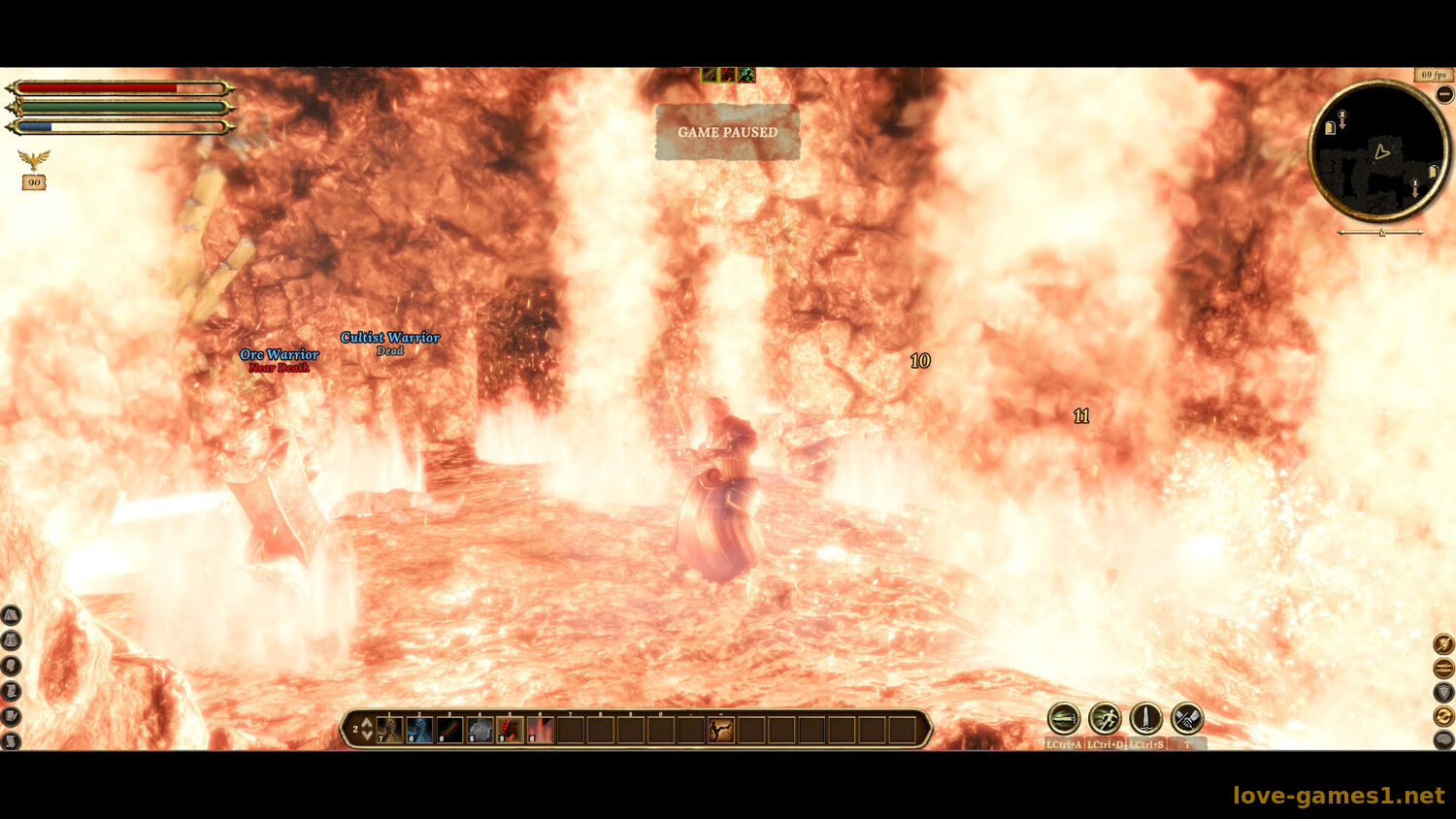Viewport: 1456px width, 819px height.
Task: Activate the green sword dash skill button
Action: click(x=1064, y=719)
